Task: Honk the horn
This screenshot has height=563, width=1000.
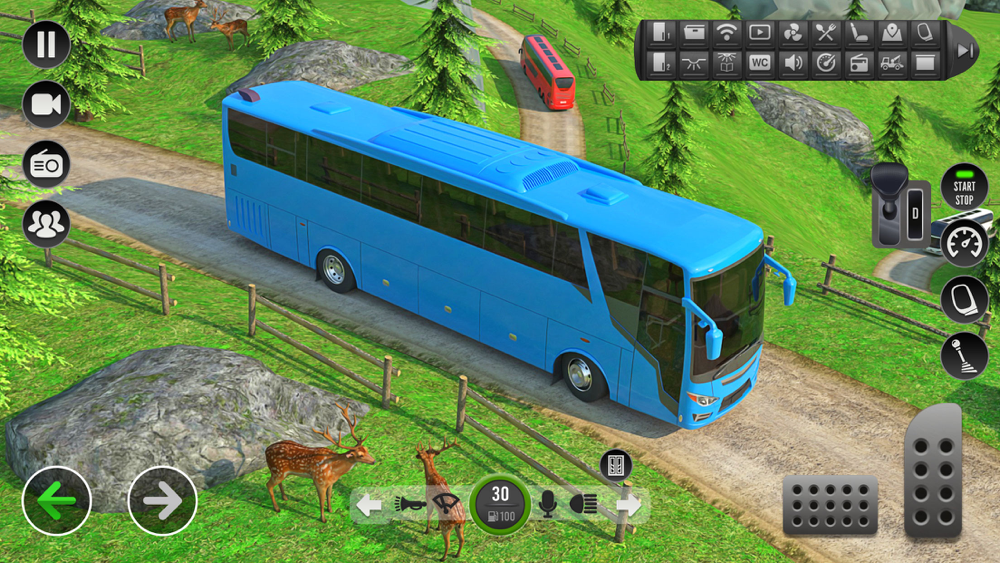Action: tap(409, 505)
